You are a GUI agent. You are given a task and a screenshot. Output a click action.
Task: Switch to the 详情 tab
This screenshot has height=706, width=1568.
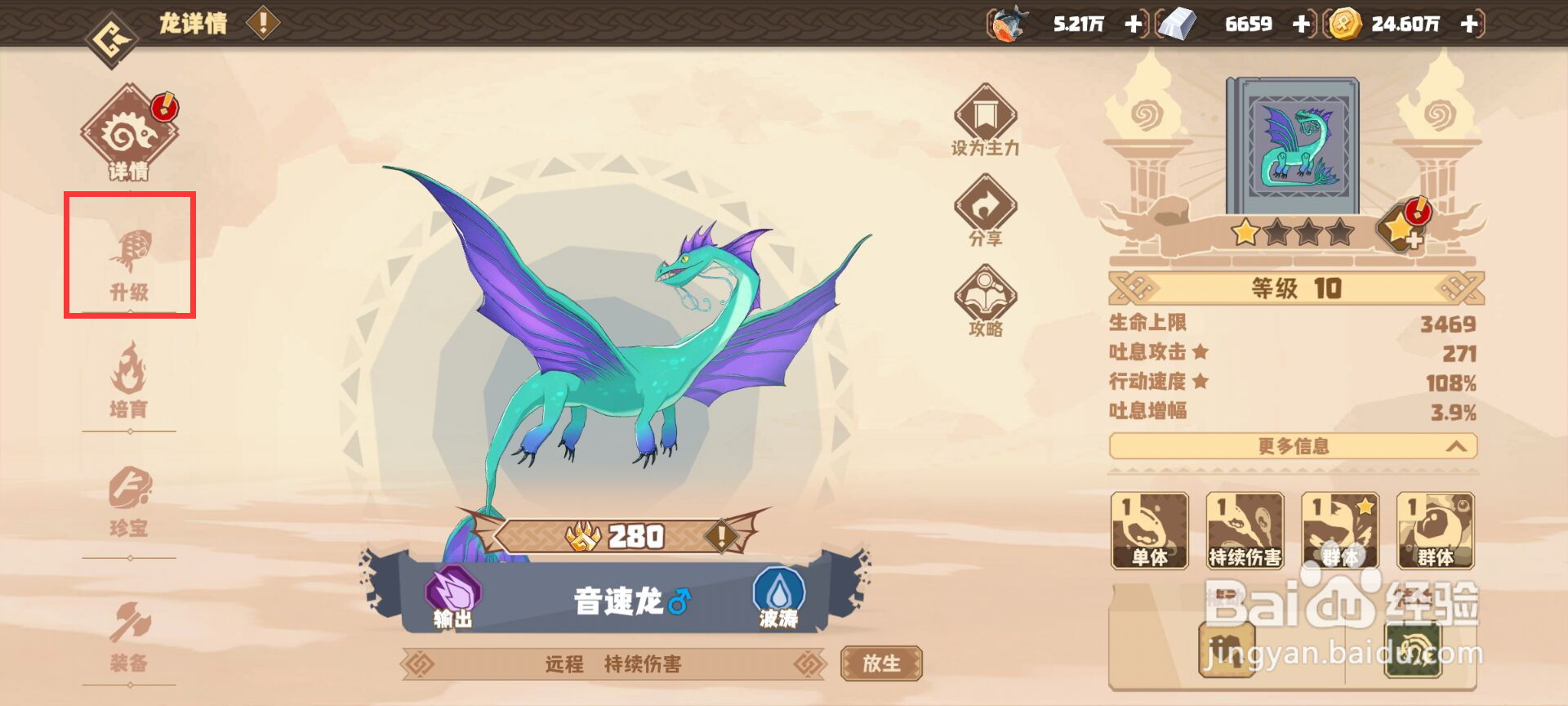point(128,129)
